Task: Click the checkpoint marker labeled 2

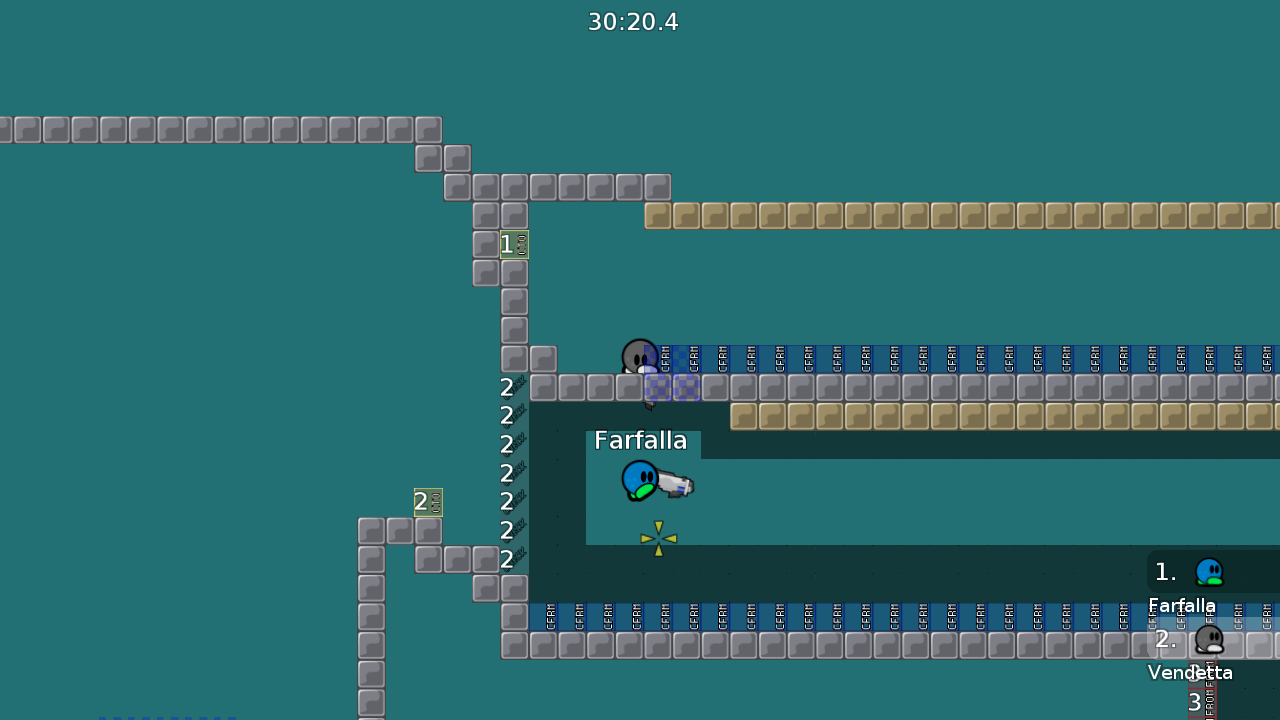Action: click(x=427, y=501)
